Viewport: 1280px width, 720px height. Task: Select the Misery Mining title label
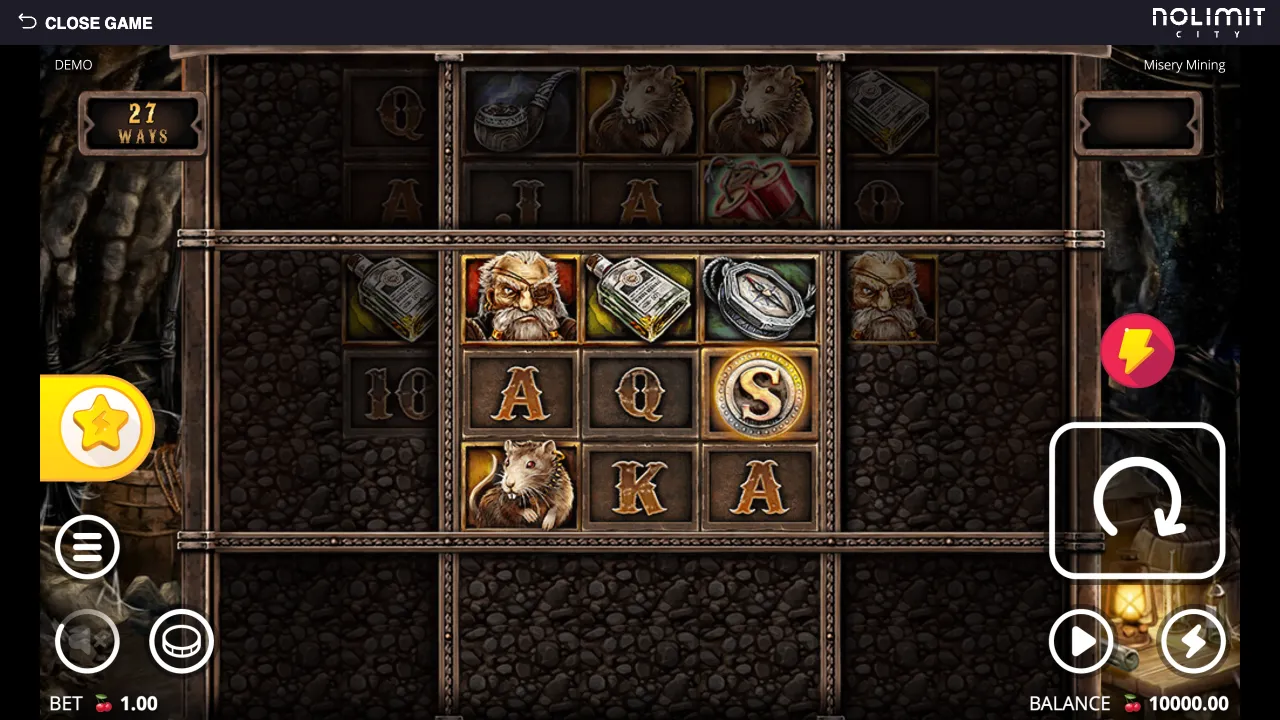pyautogui.click(x=1184, y=64)
